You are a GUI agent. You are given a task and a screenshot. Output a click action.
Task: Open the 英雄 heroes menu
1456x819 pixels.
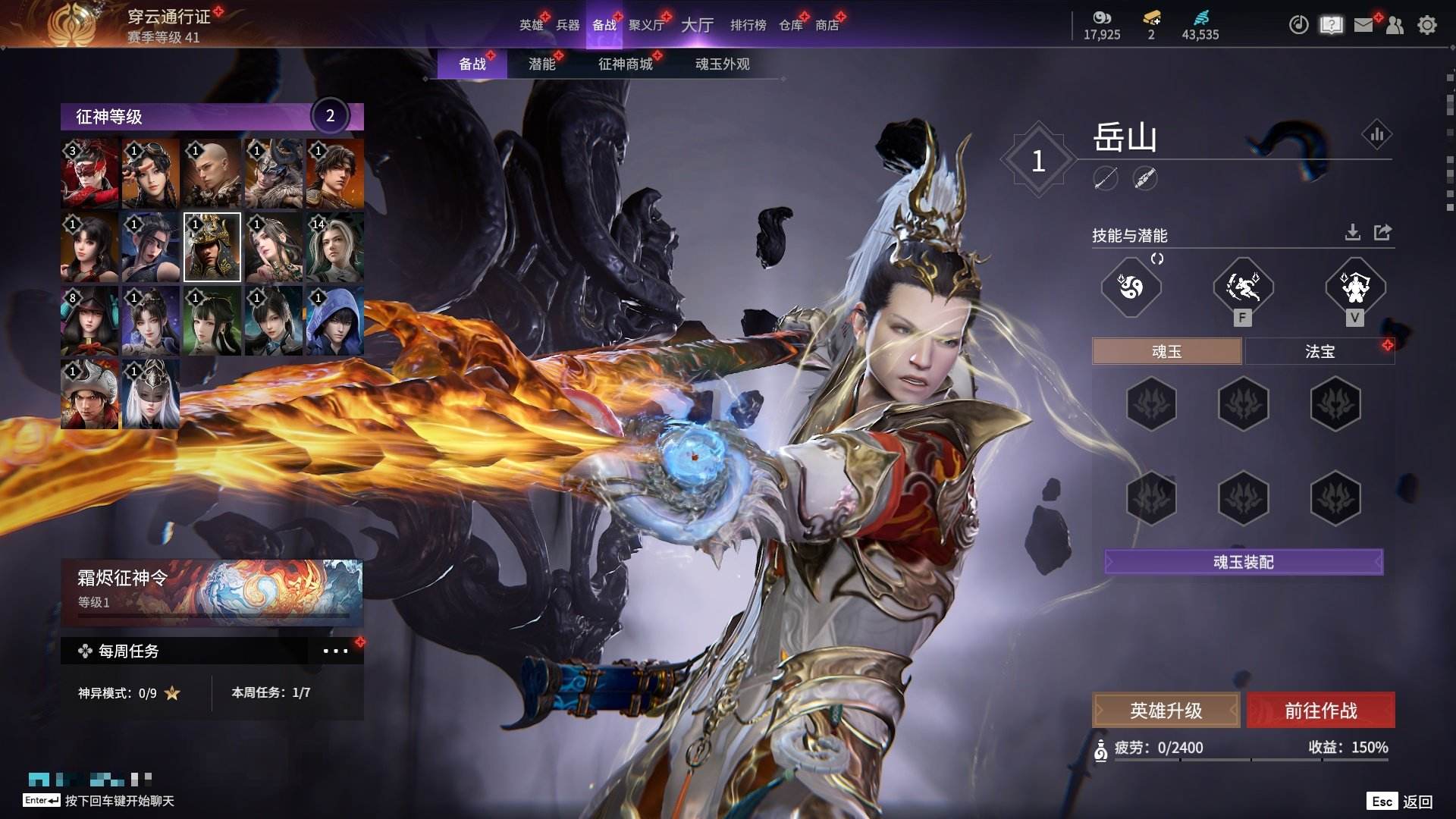tap(531, 25)
